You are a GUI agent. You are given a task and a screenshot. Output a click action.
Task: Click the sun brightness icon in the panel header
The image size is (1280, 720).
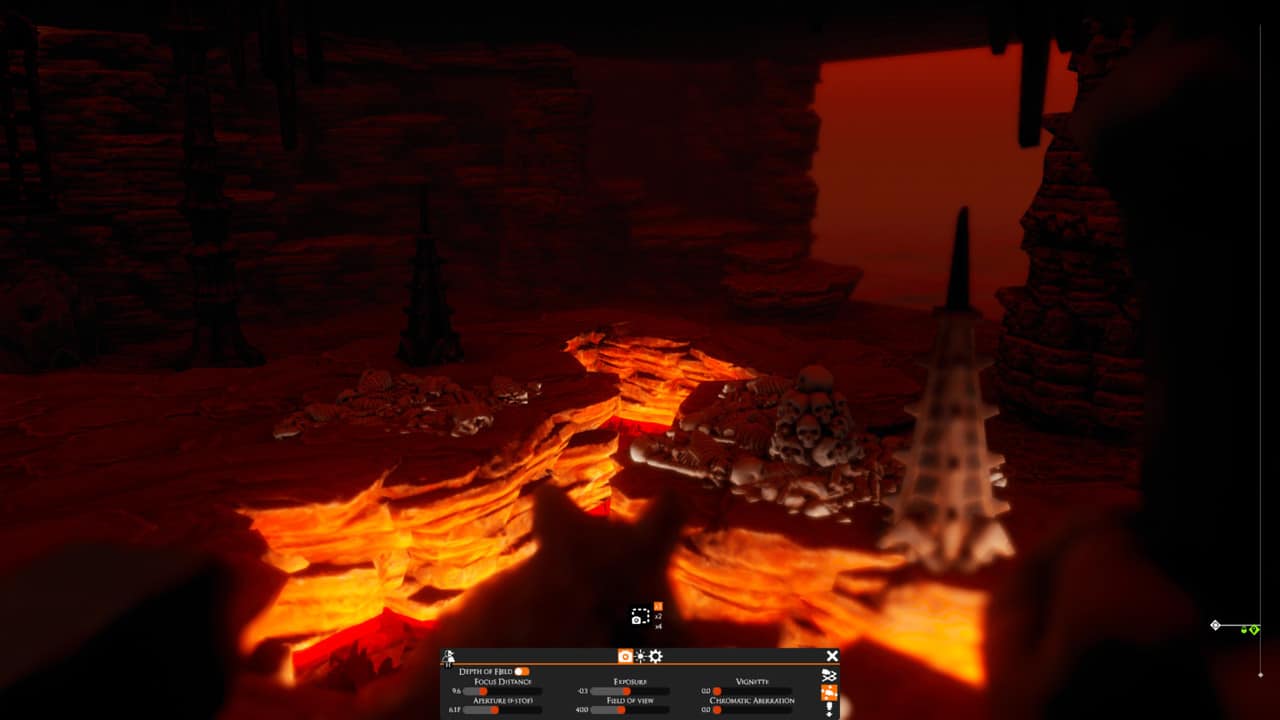tap(640, 656)
